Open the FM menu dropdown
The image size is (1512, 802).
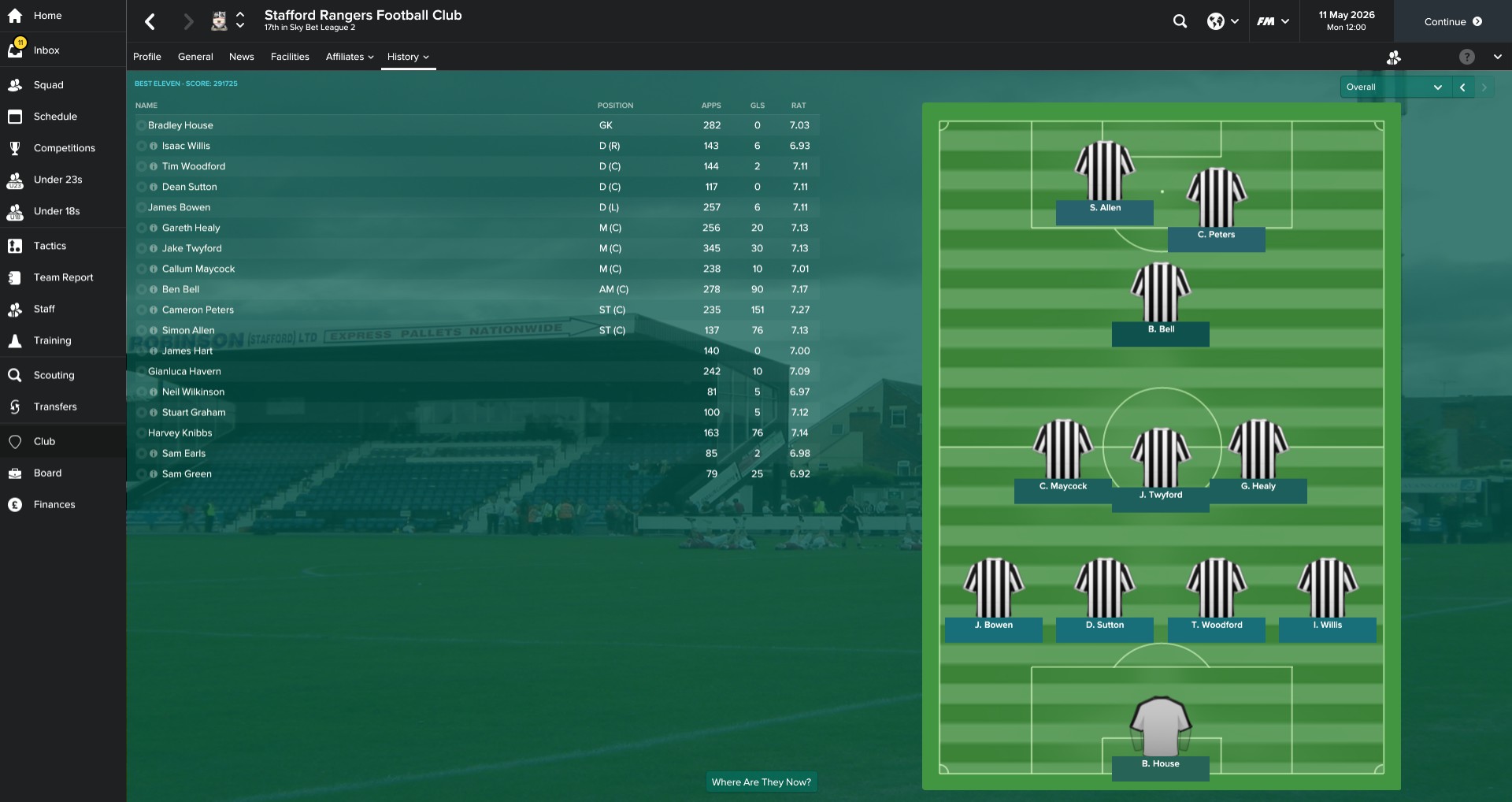point(1273,21)
